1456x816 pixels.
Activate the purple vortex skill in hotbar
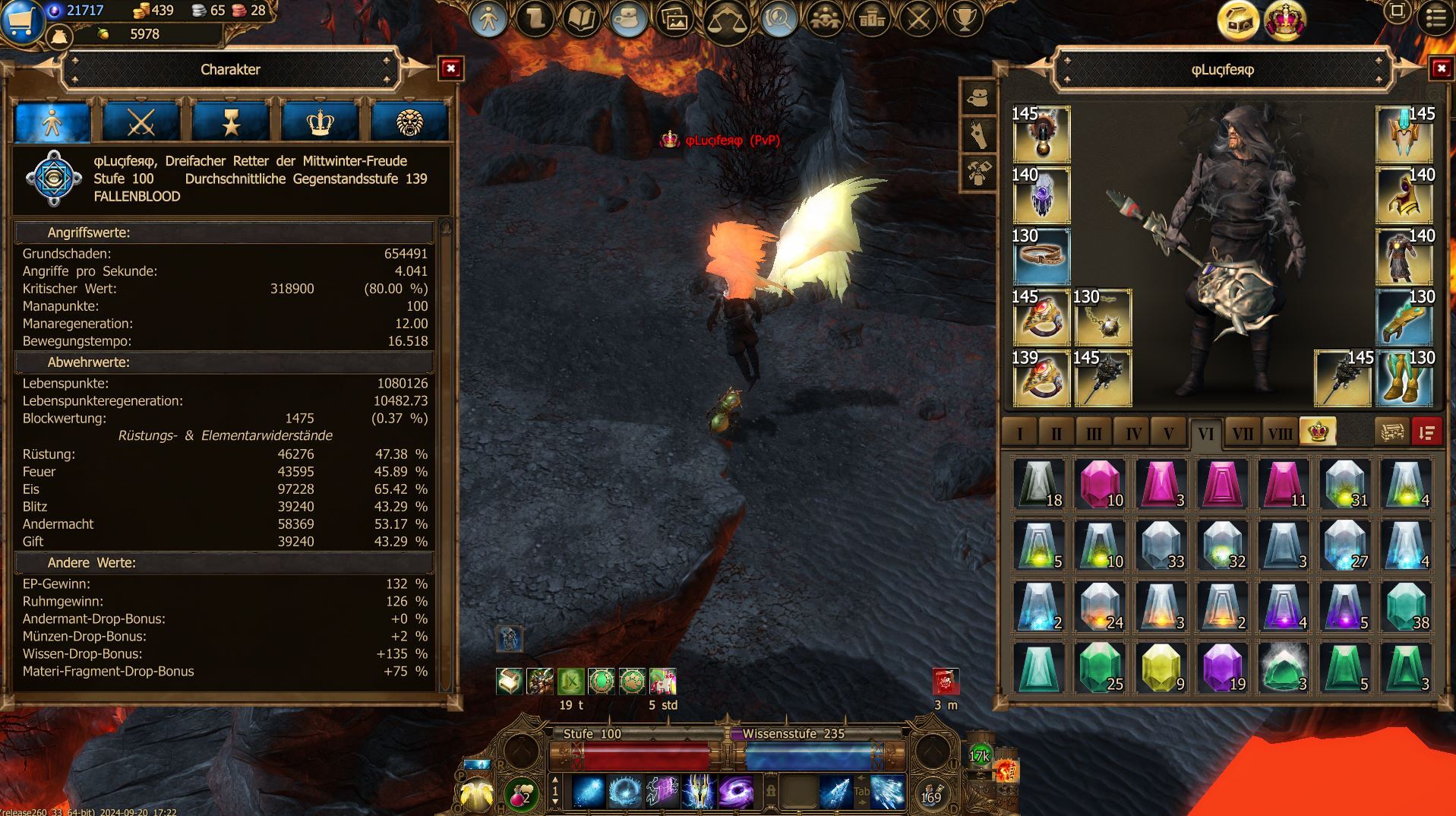[x=735, y=792]
